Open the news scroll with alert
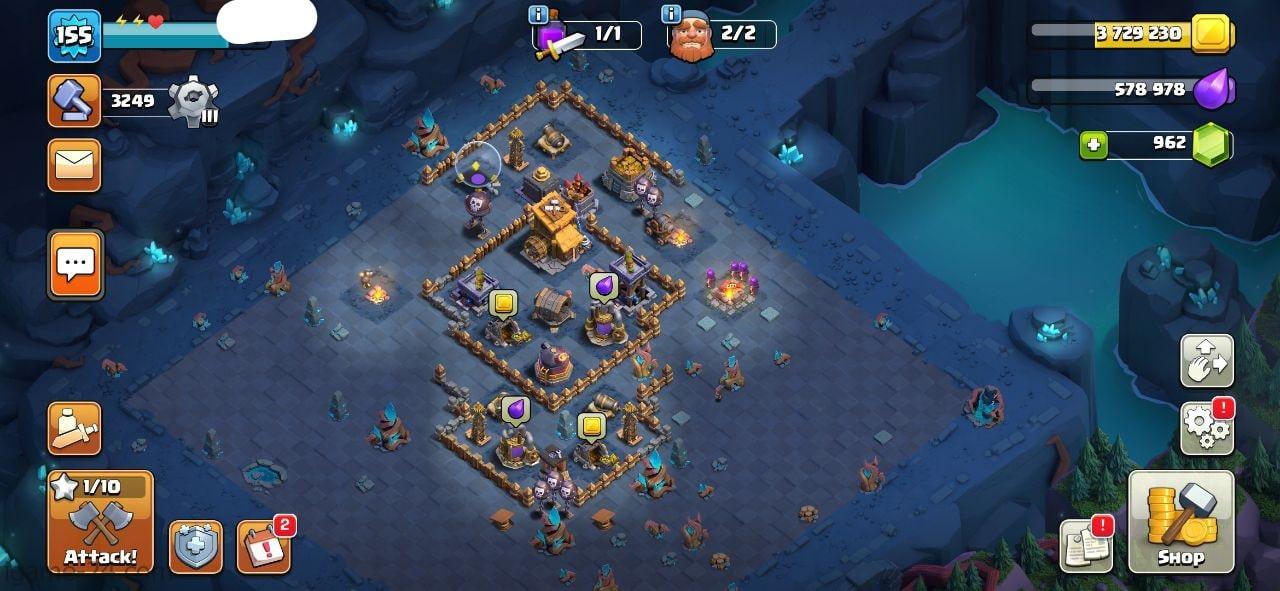The image size is (1280, 591). point(1086,546)
